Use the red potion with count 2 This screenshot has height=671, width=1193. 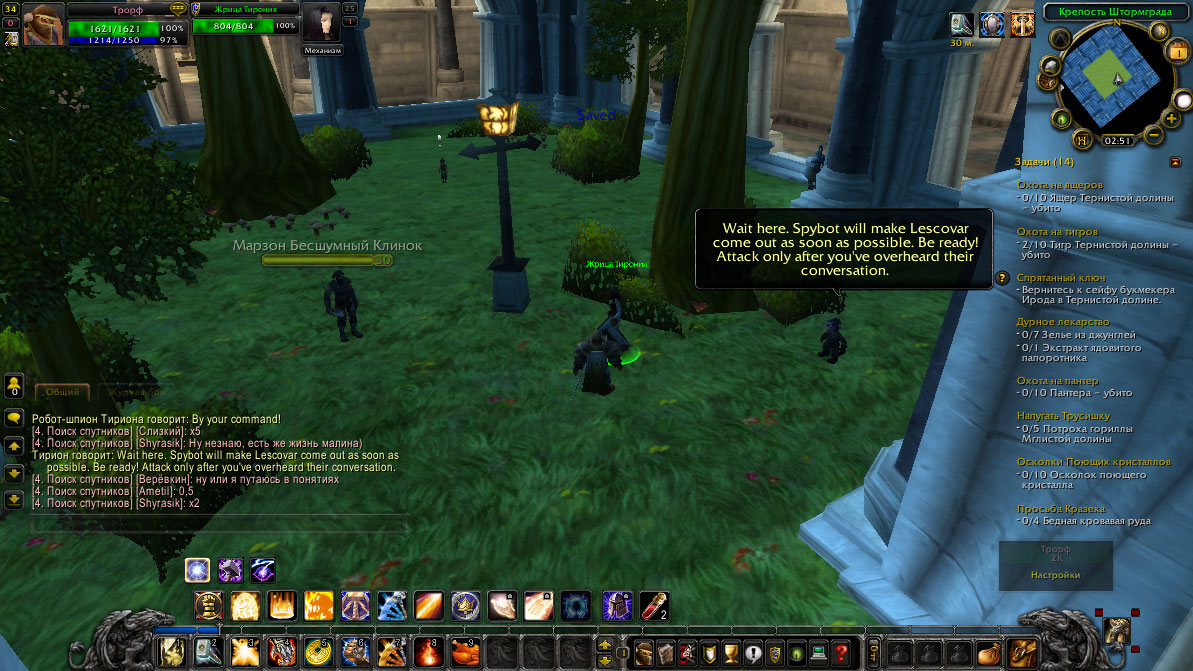click(654, 605)
